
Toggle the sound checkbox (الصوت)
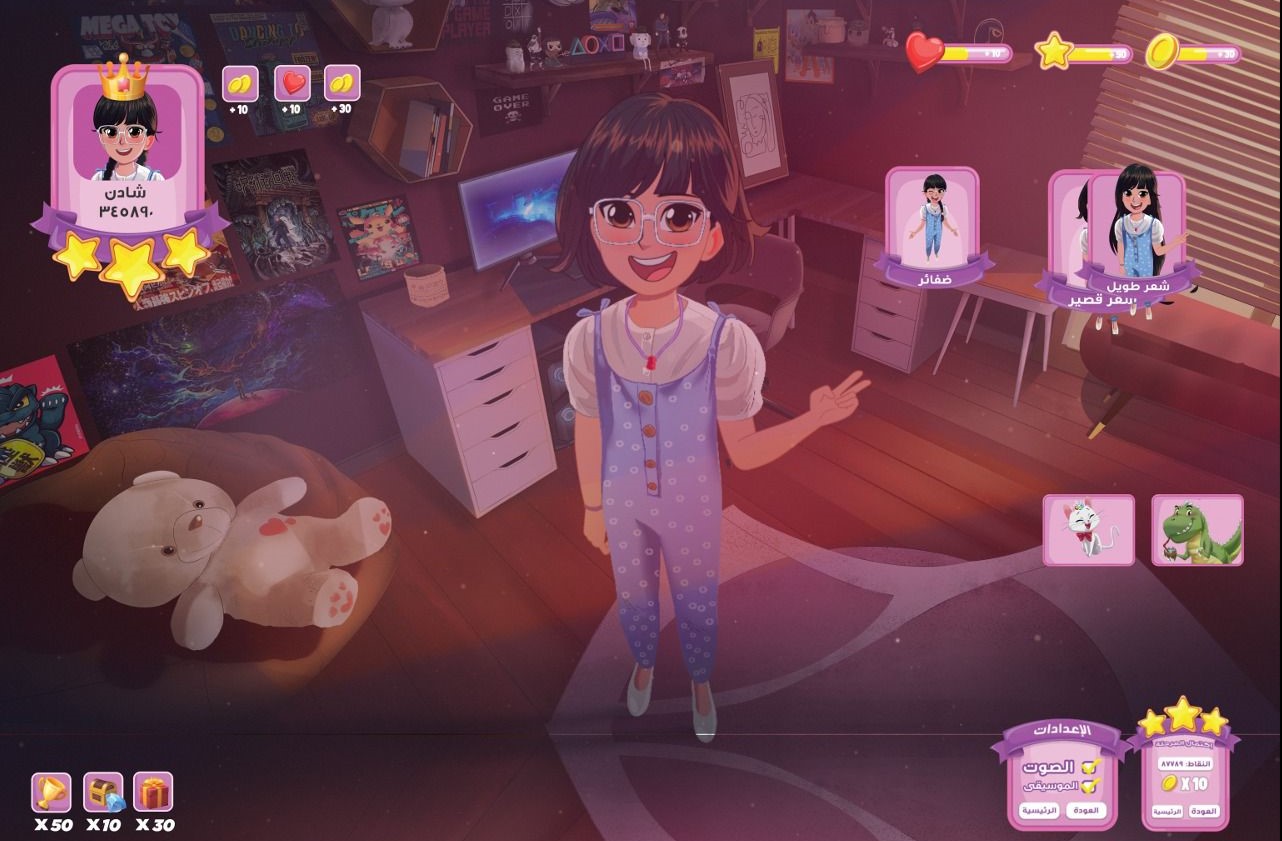pyautogui.click(x=1090, y=767)
